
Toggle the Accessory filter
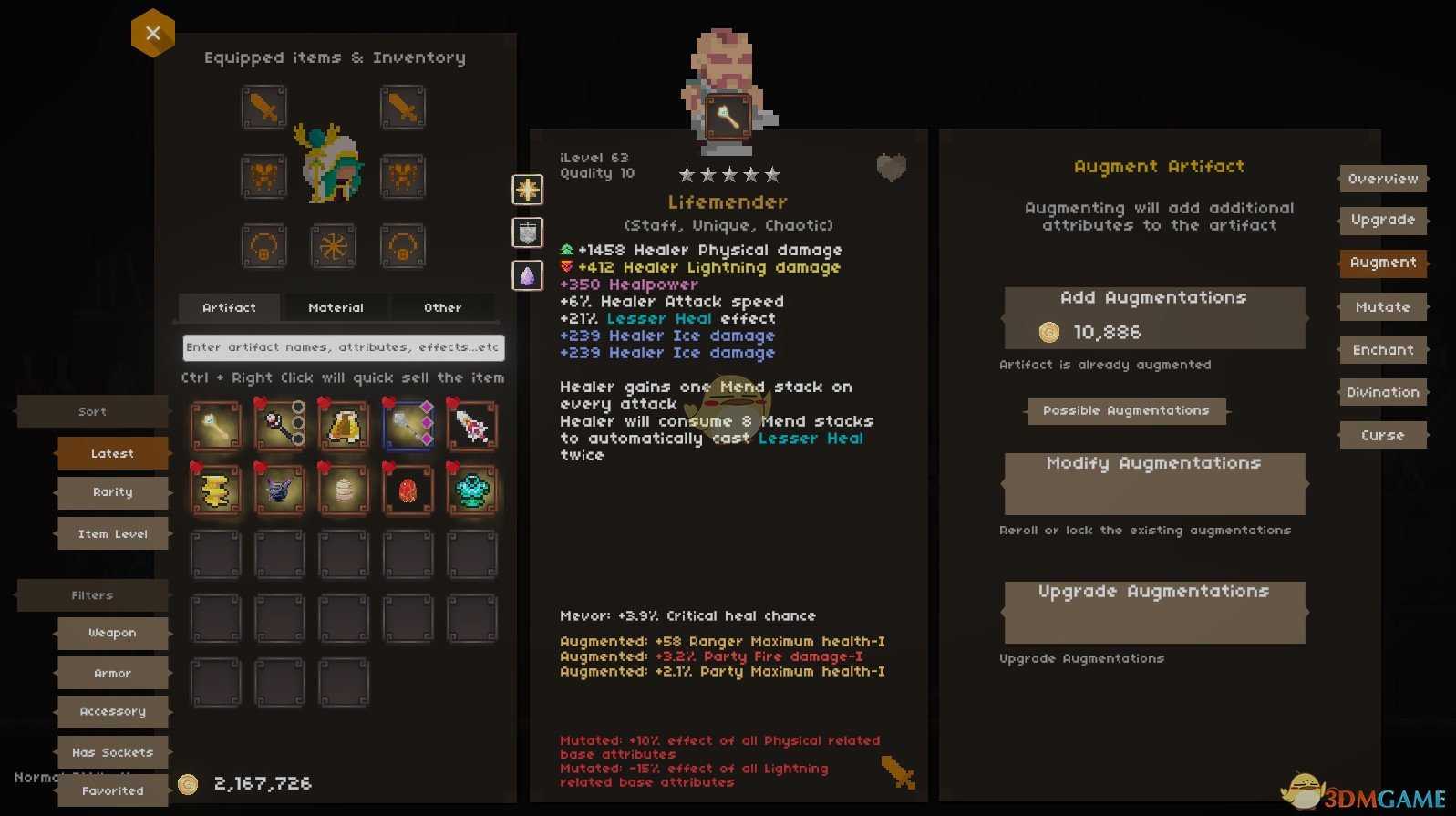click(112, 712)
